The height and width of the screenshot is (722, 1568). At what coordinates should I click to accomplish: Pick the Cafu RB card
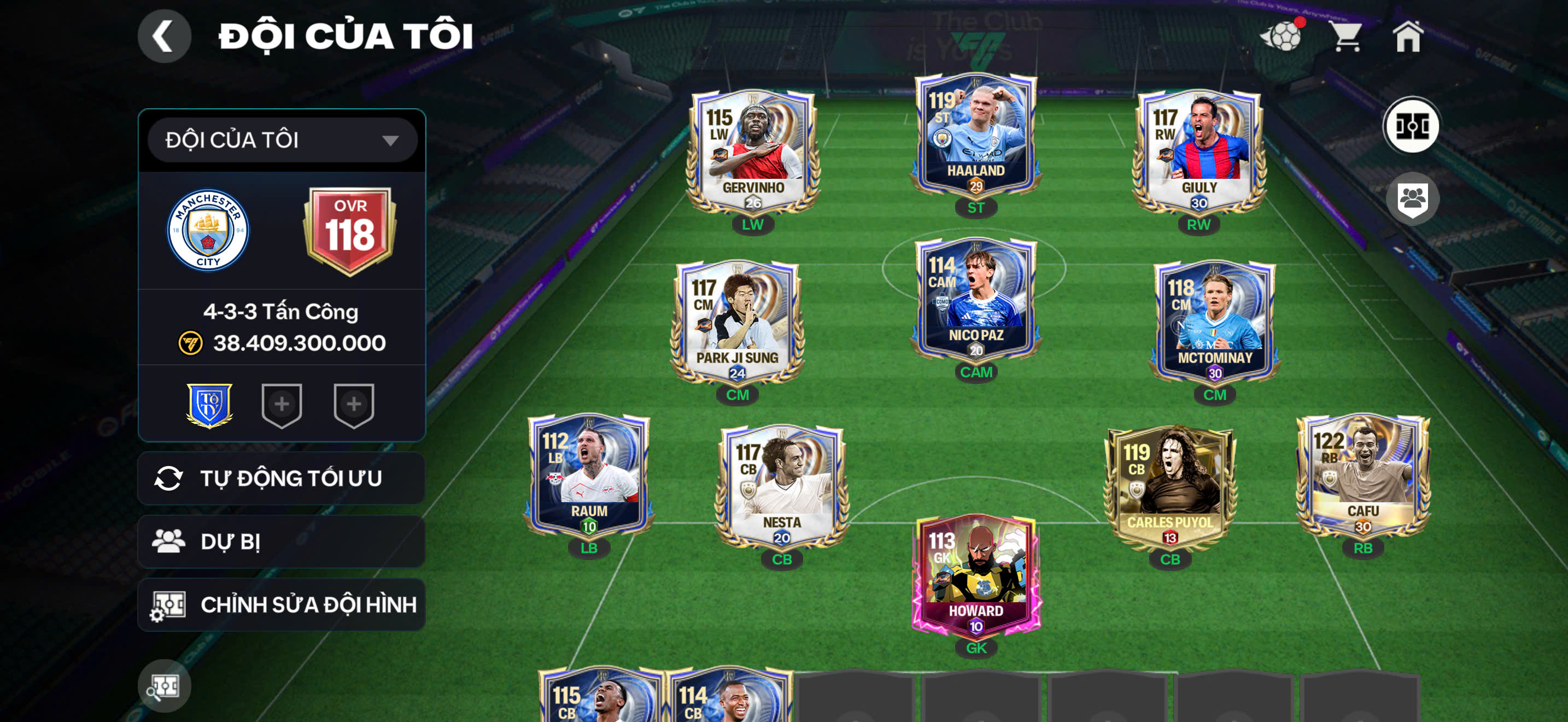[1363, 475]
